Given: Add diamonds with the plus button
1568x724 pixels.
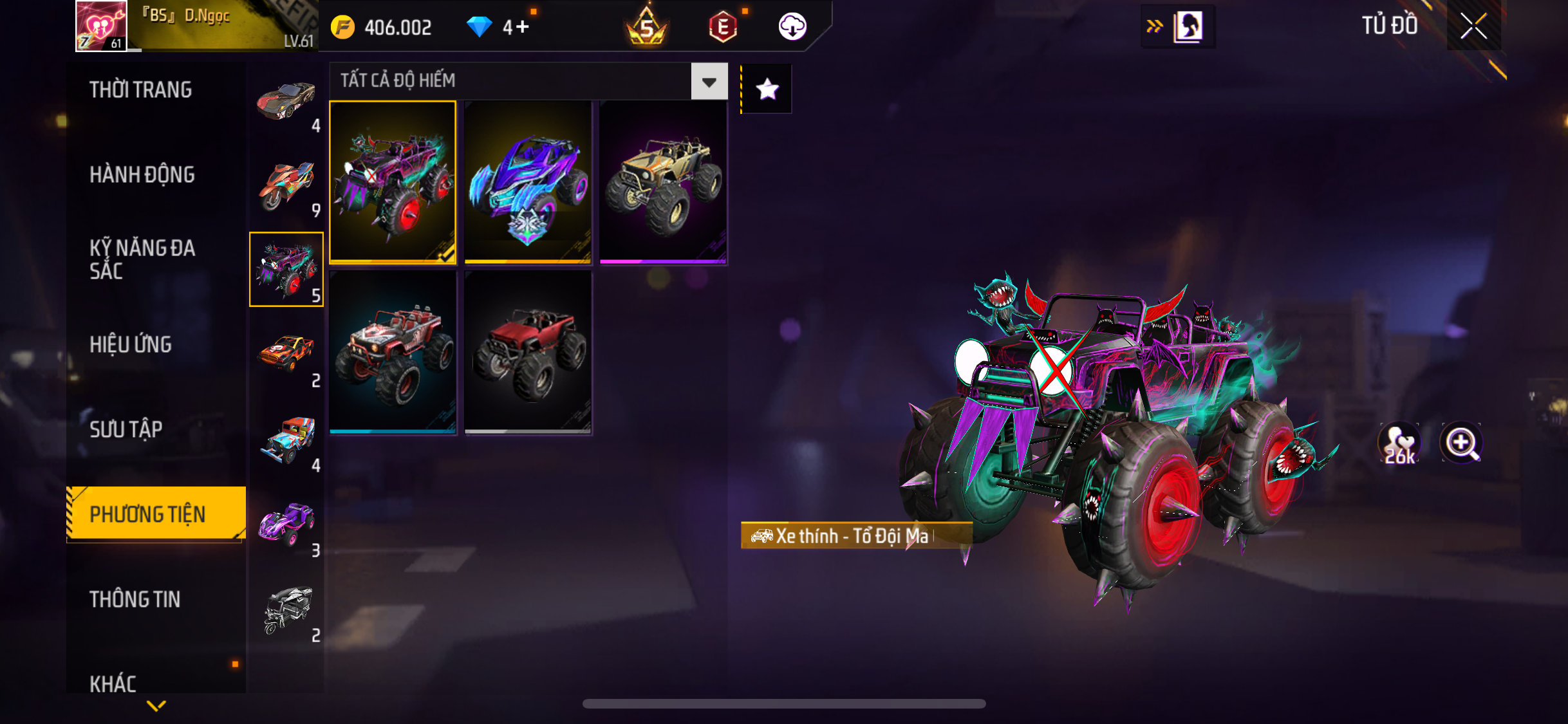Looking at the screenshot, I should (523, 27).
